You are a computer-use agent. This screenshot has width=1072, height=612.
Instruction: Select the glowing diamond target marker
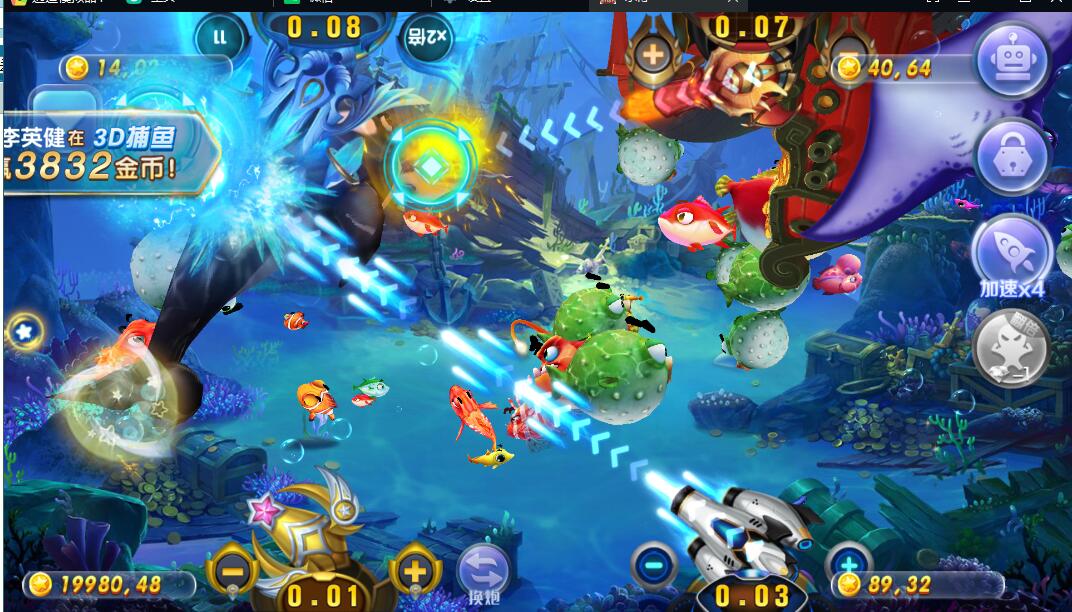click(430, 167)
